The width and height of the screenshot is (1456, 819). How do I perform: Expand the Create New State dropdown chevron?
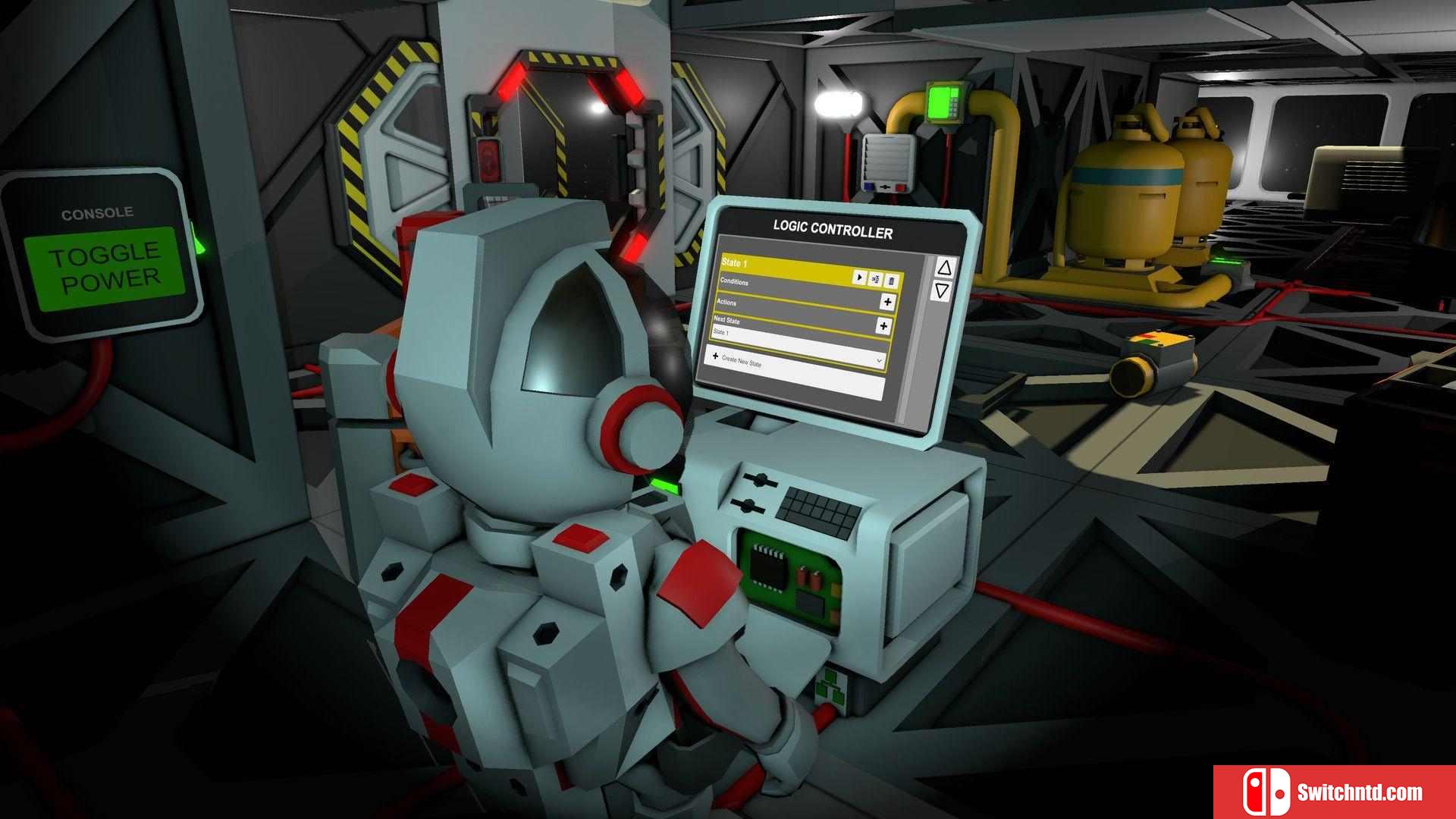(879, 362)
